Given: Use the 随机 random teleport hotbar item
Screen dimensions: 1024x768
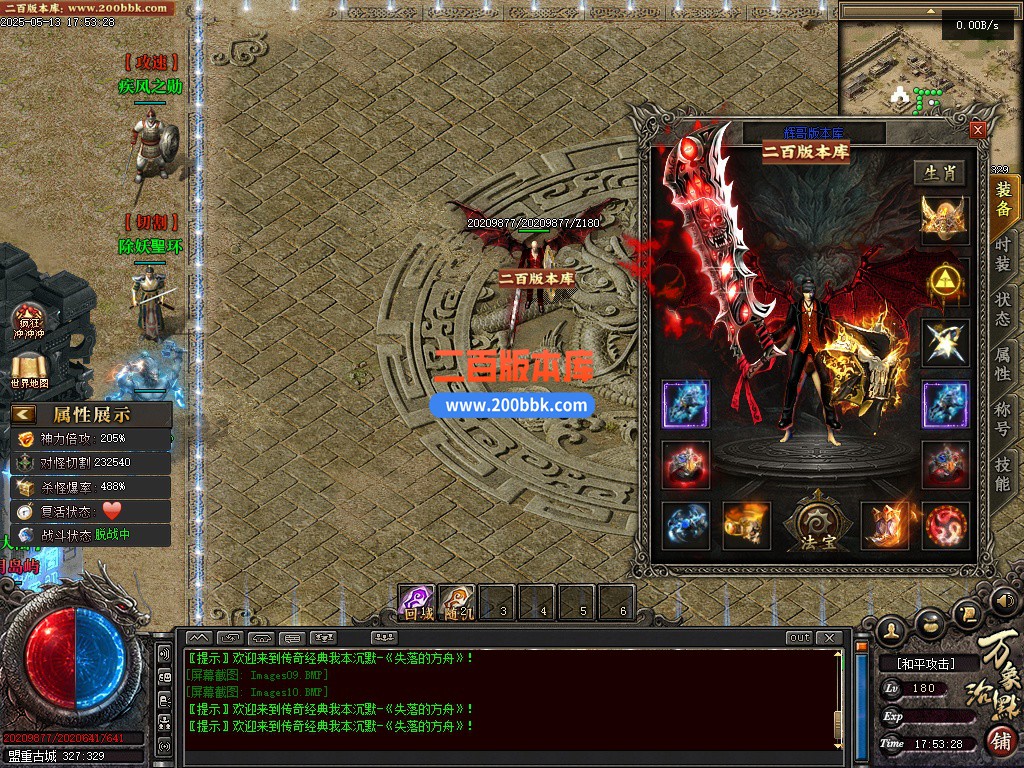Looking at the screenshot, I should pyautogui.click(x=457, y=602).
